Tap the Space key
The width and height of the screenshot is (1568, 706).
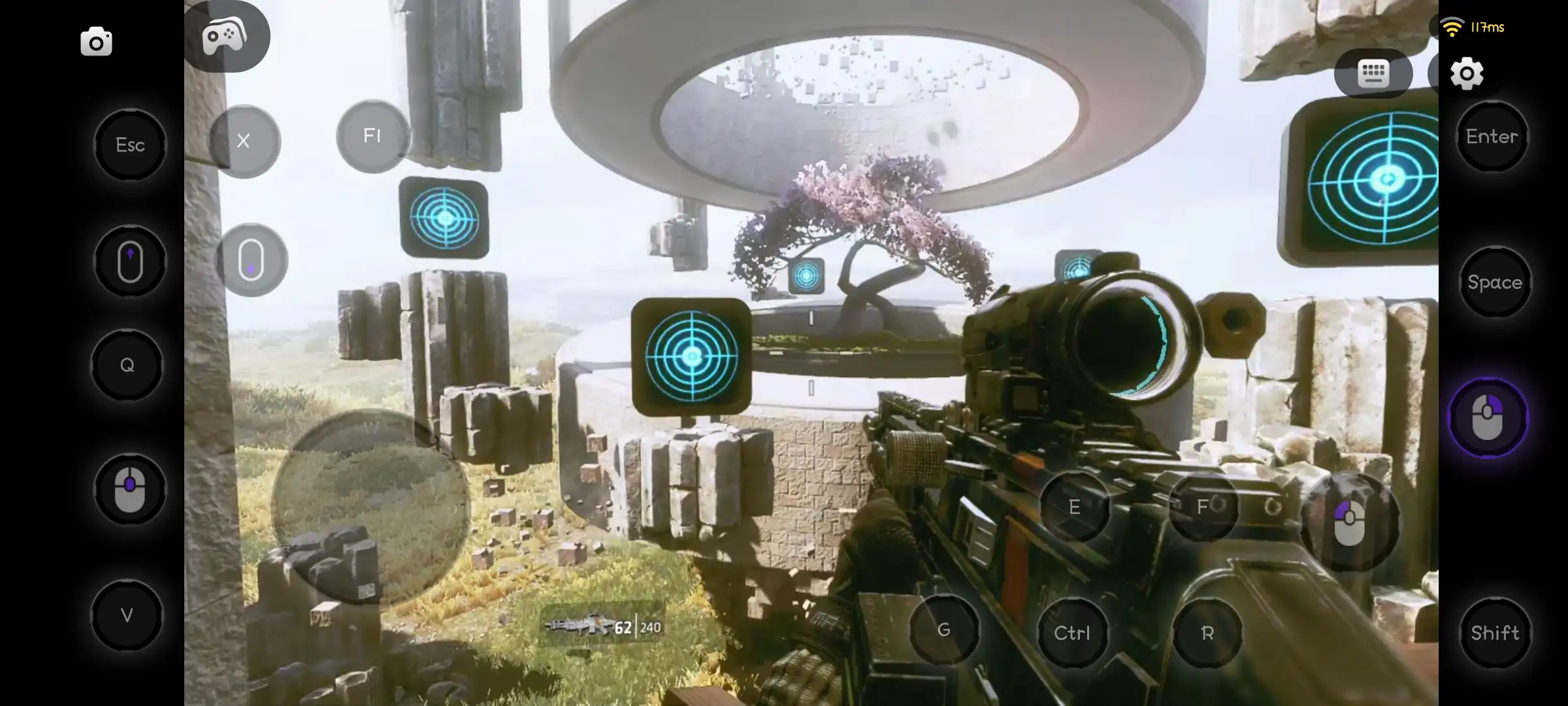pyautogui.click(x=1495, y=282)
